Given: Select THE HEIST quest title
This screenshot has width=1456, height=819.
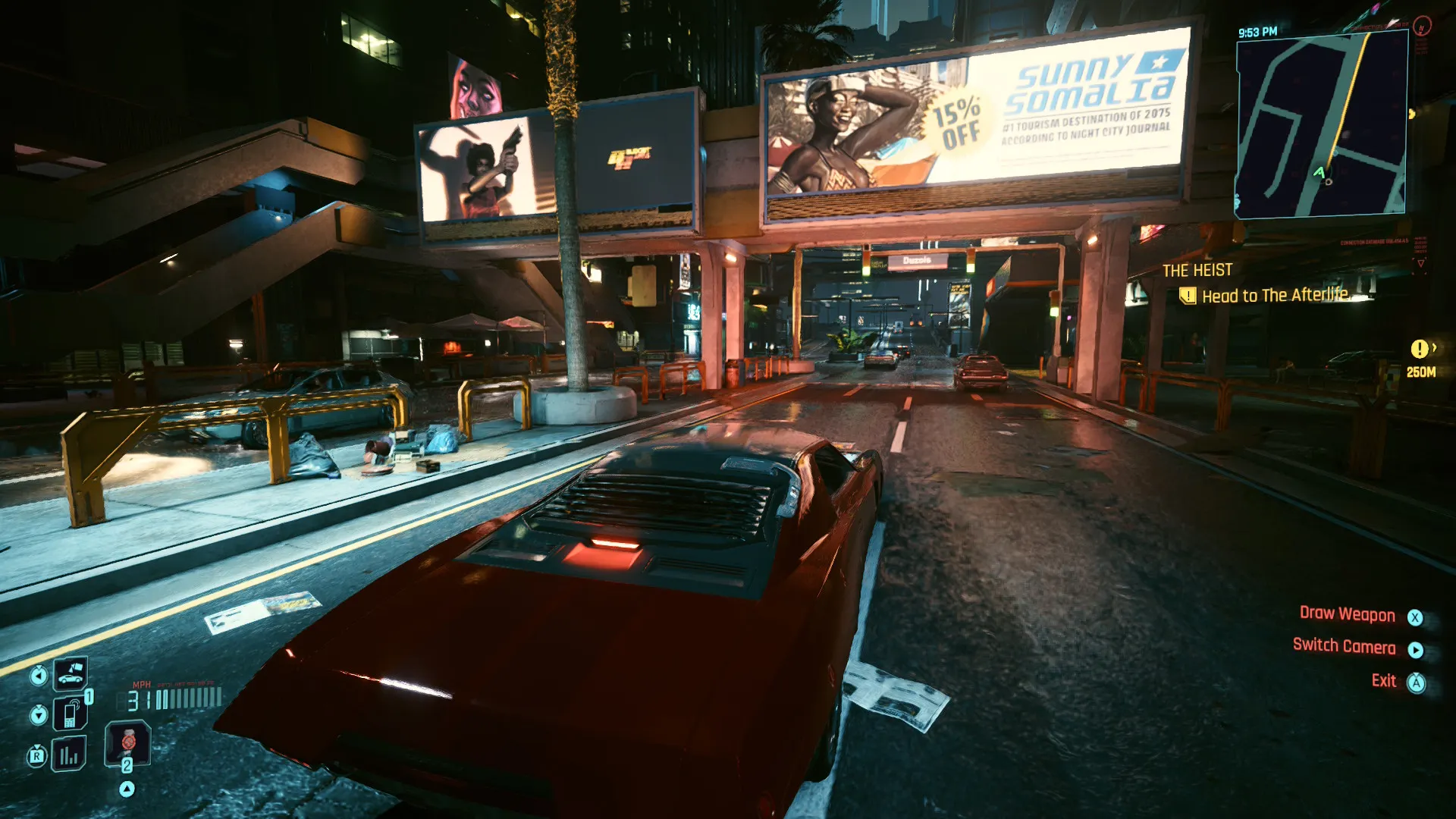Looking at the screenshot, I should point(1198,270).
